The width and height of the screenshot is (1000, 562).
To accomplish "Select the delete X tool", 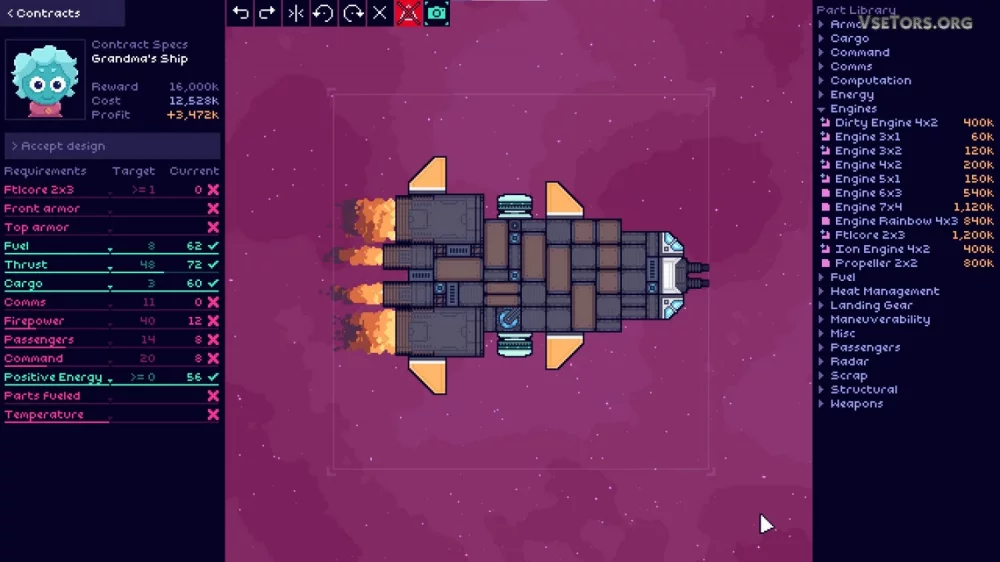I will [x=380, y=13].
